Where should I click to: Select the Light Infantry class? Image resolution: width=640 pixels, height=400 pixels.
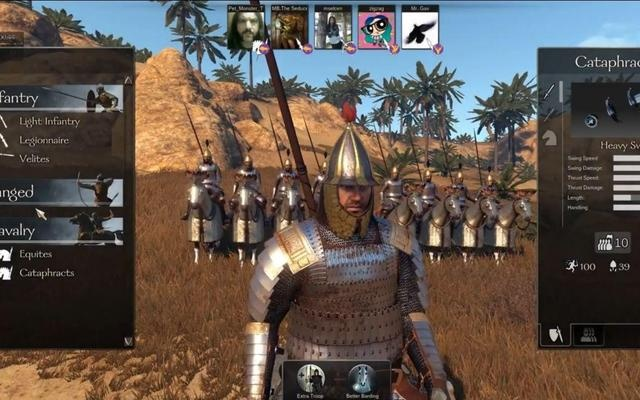(x=48, y=121)
